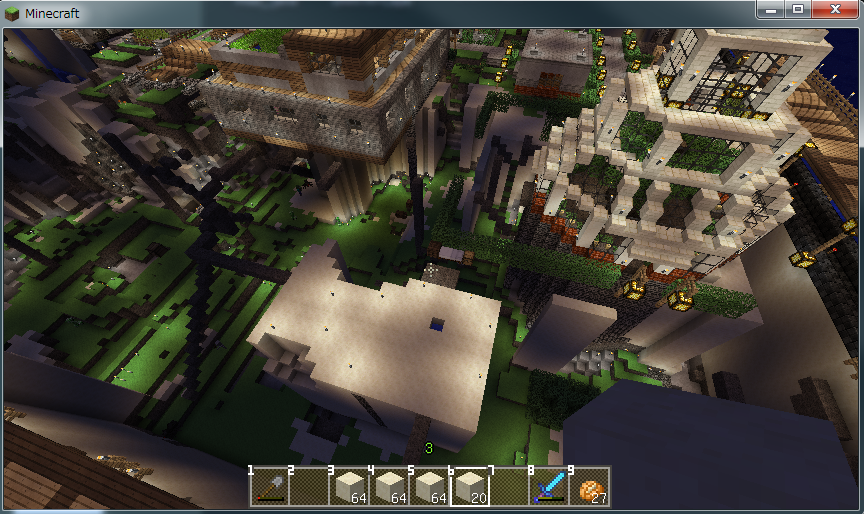
Task: Maximize the Minecraft window
Action: click(797, 10)
